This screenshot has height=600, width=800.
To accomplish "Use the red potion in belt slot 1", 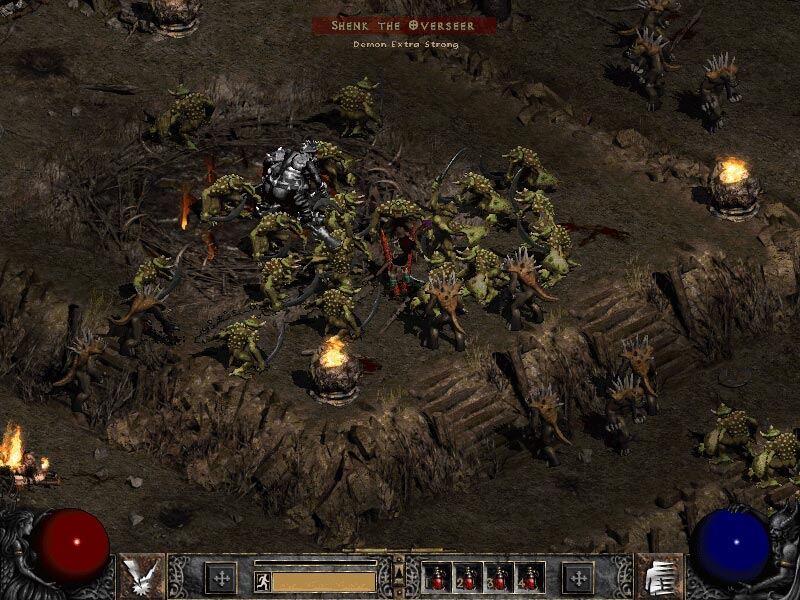I will (x=439, y=577).
